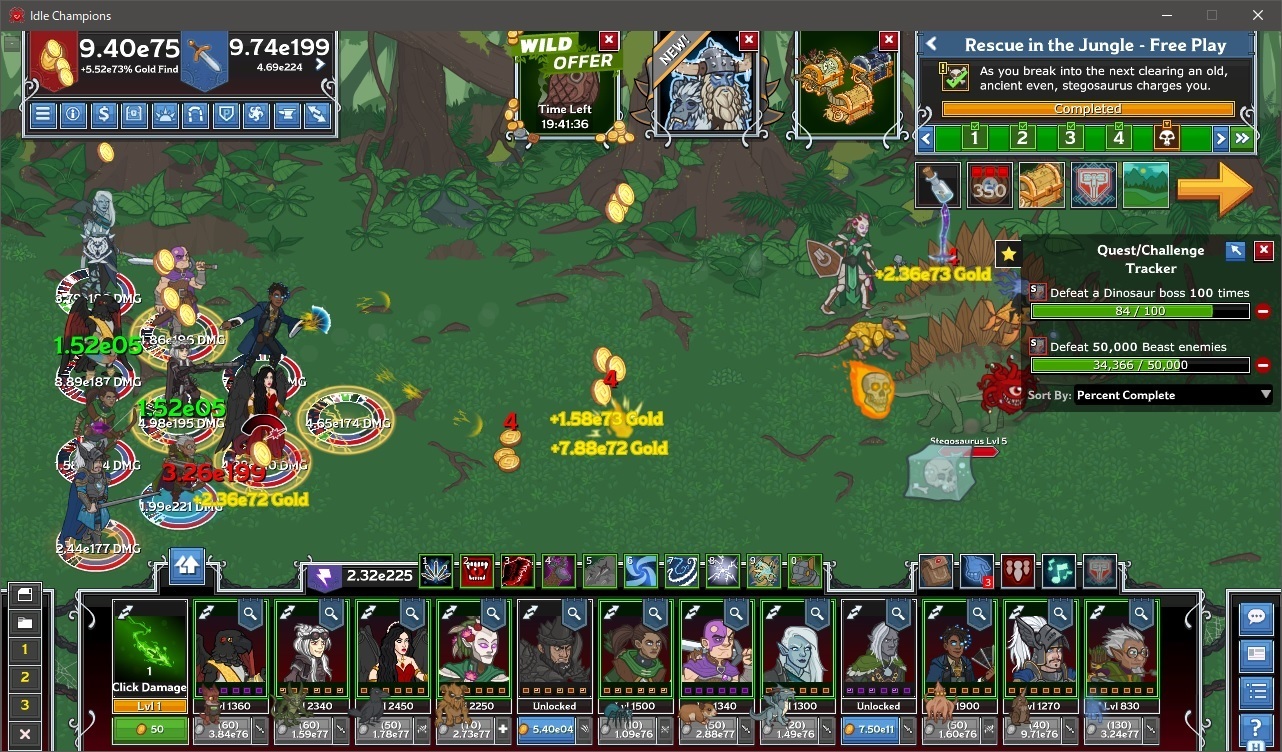The image size is (1282, 752).
Task: Select the skull boss area marker
Action: (1166, 138)
